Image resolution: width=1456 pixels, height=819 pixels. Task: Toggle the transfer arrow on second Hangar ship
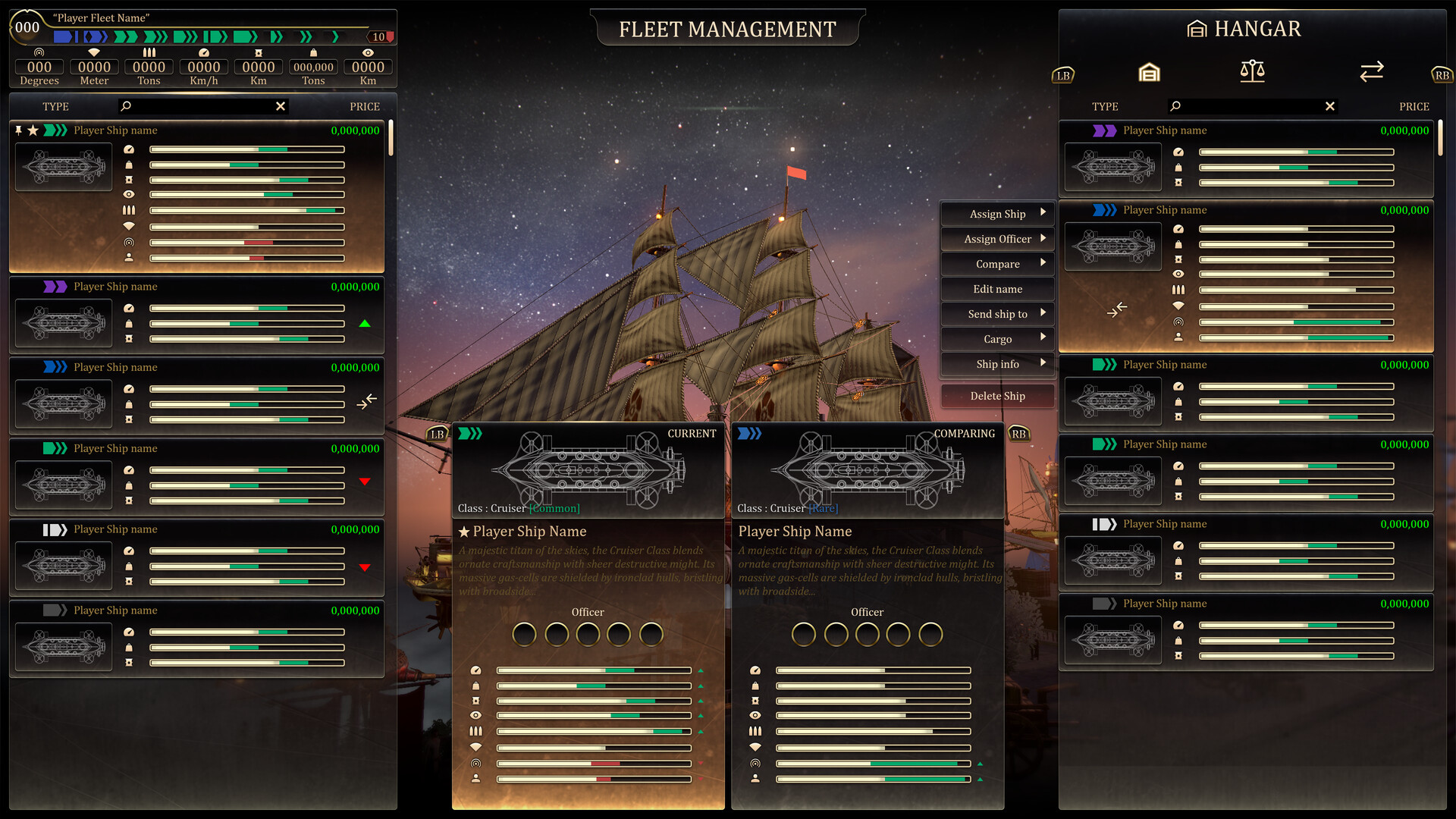pos(1117,310)
